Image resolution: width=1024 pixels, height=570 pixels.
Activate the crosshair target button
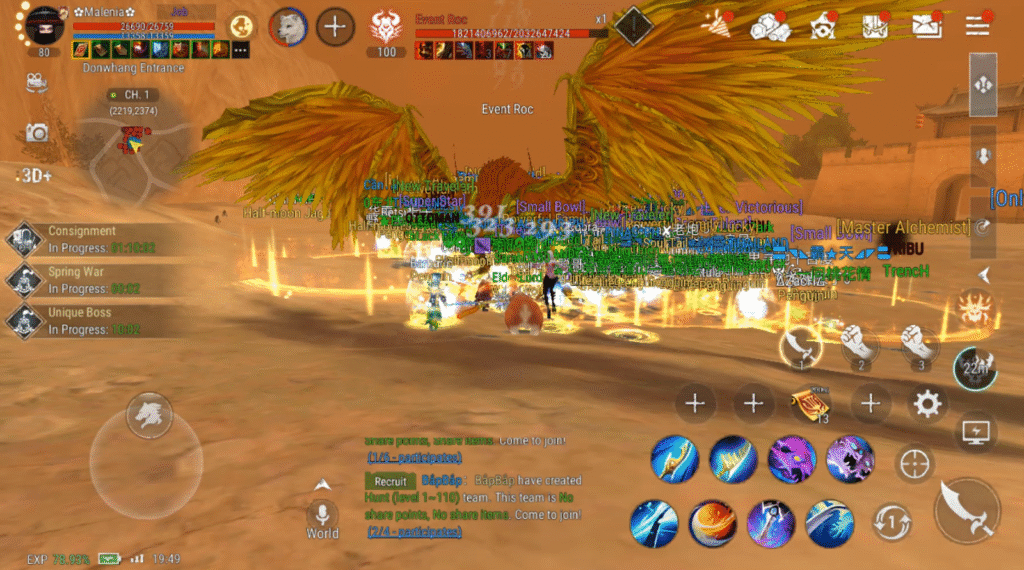(914, 464)
